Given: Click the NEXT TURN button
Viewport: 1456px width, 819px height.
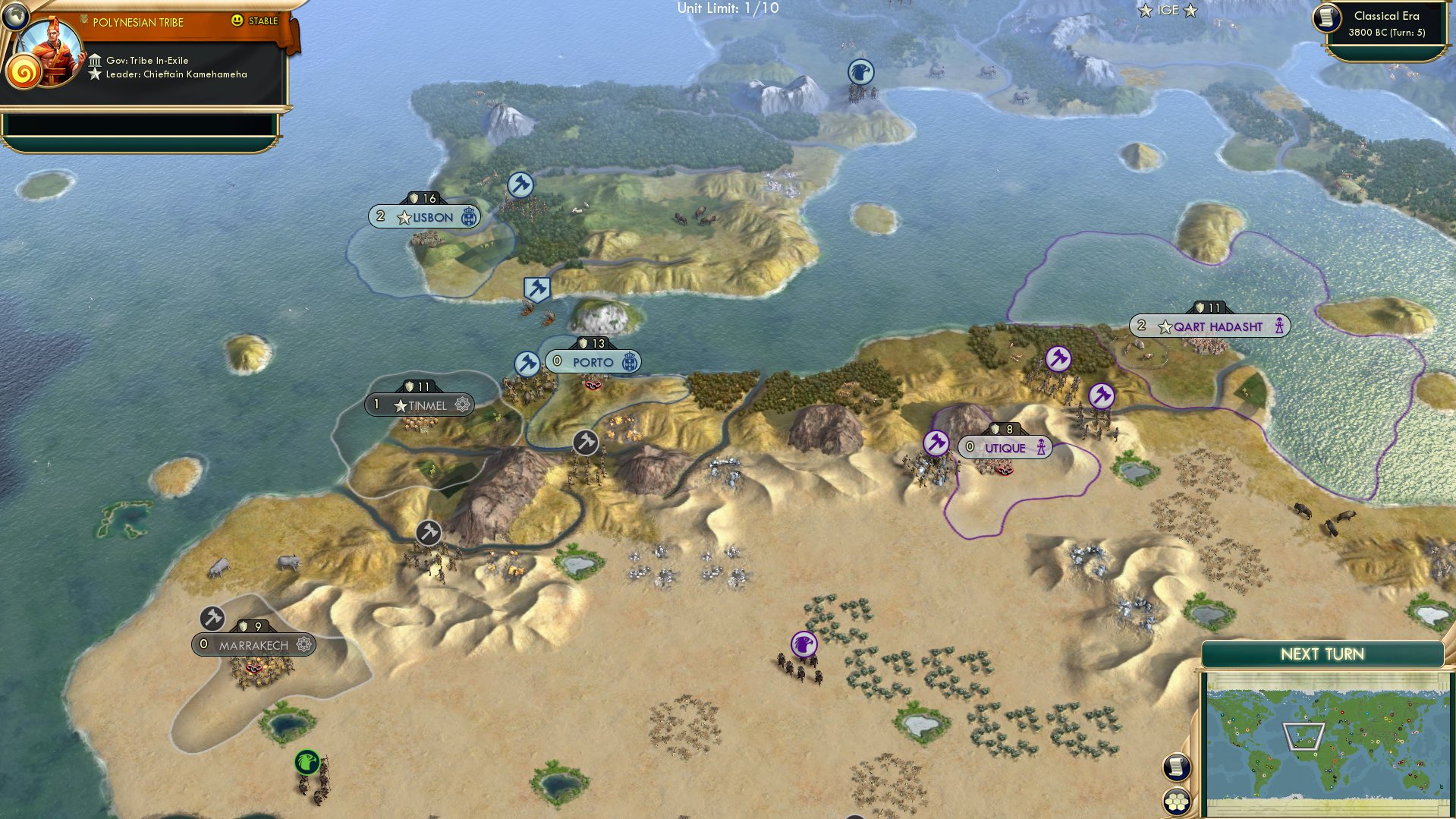Looking at the screenshot, I should pos(1322,654).
